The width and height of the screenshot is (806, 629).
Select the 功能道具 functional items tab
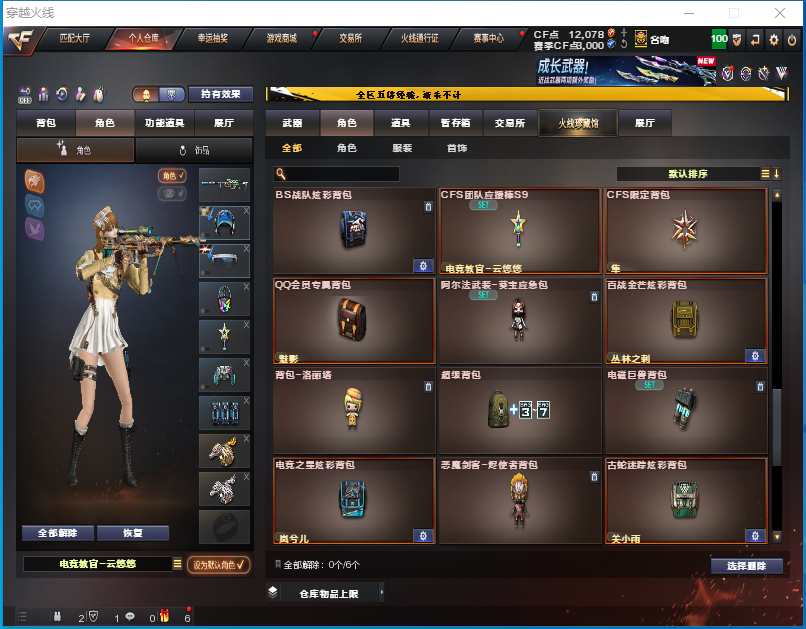click(x=164, y=123)
